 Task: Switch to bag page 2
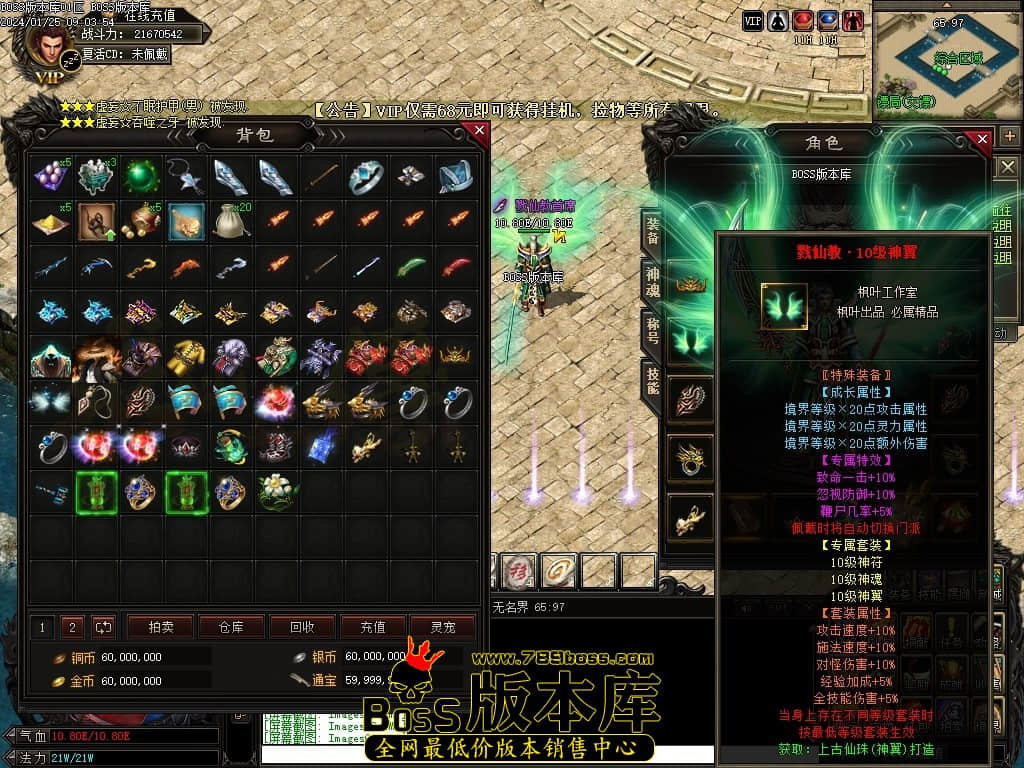pyautogui.click(x=71, y=627)
